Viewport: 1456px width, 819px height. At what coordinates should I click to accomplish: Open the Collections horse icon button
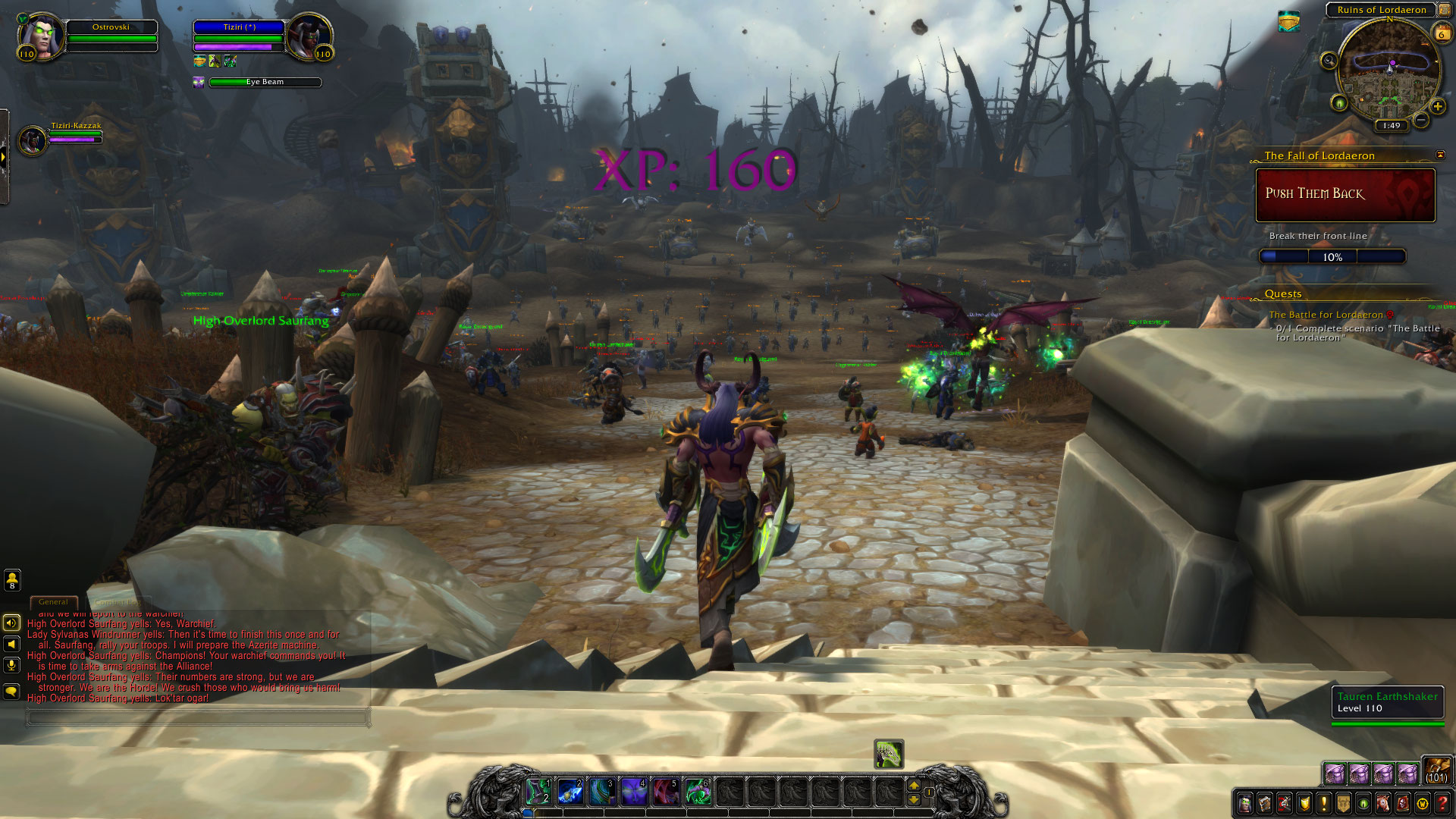tap(1383, 802)
